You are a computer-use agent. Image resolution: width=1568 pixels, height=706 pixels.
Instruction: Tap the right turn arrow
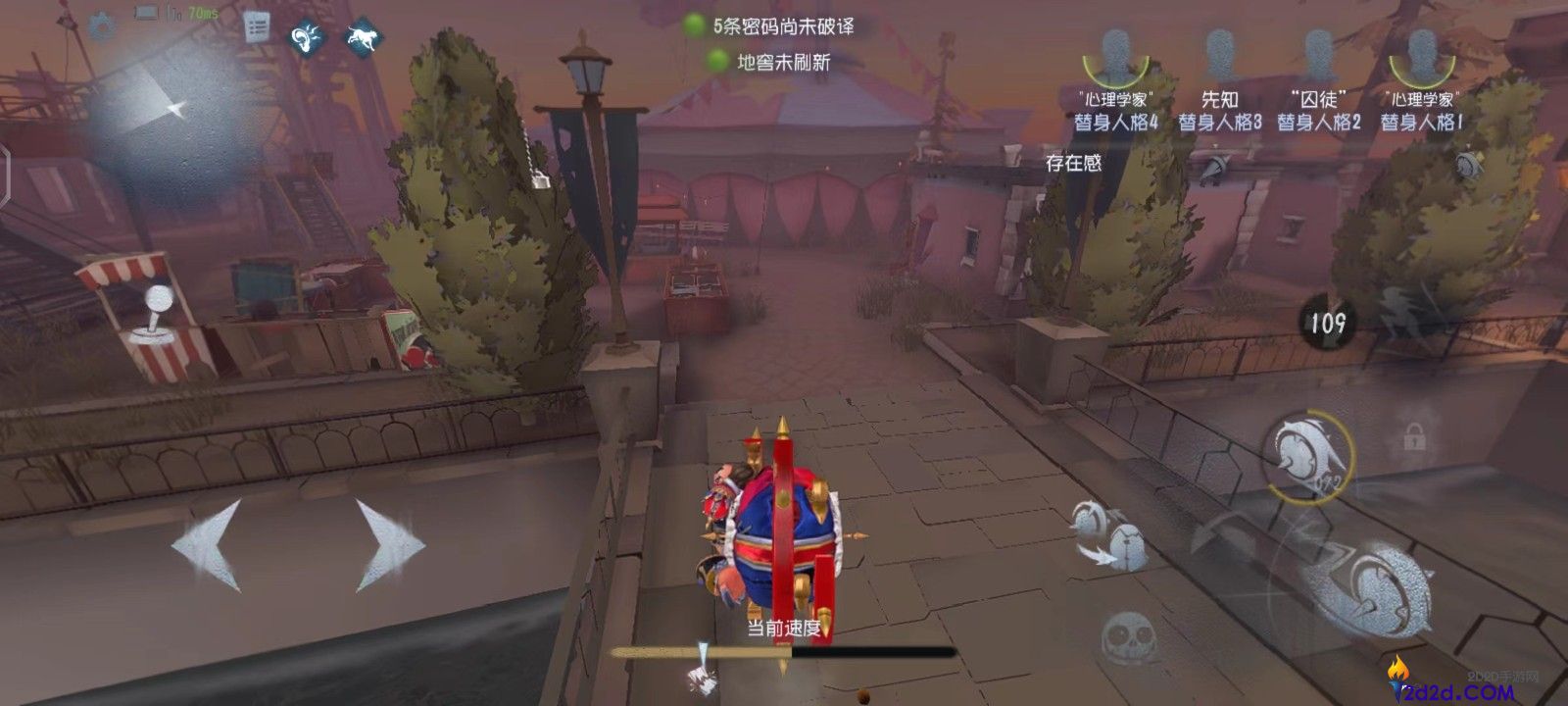tap(388, 544)
